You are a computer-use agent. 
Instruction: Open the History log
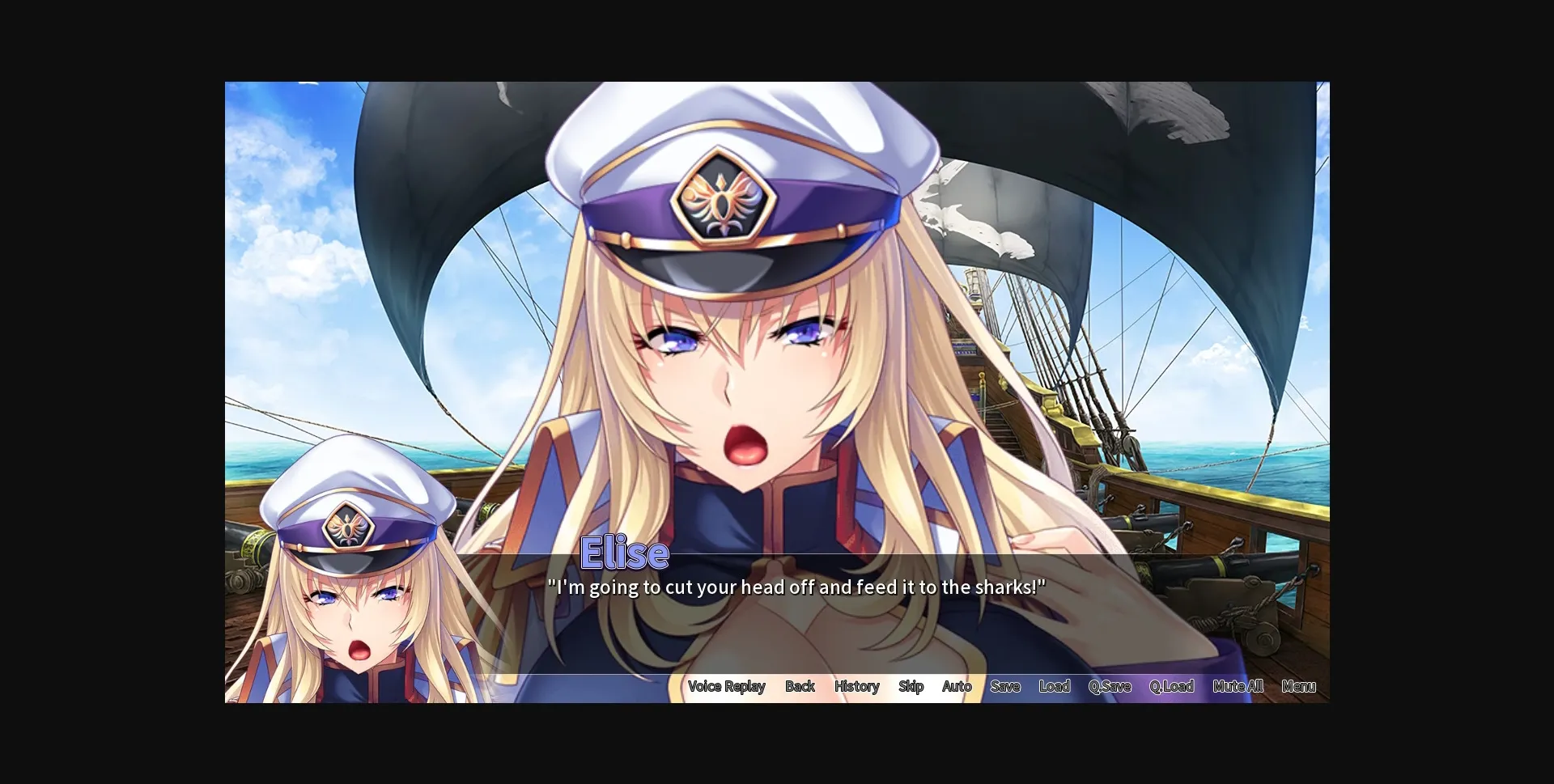[x=856, y=686]
